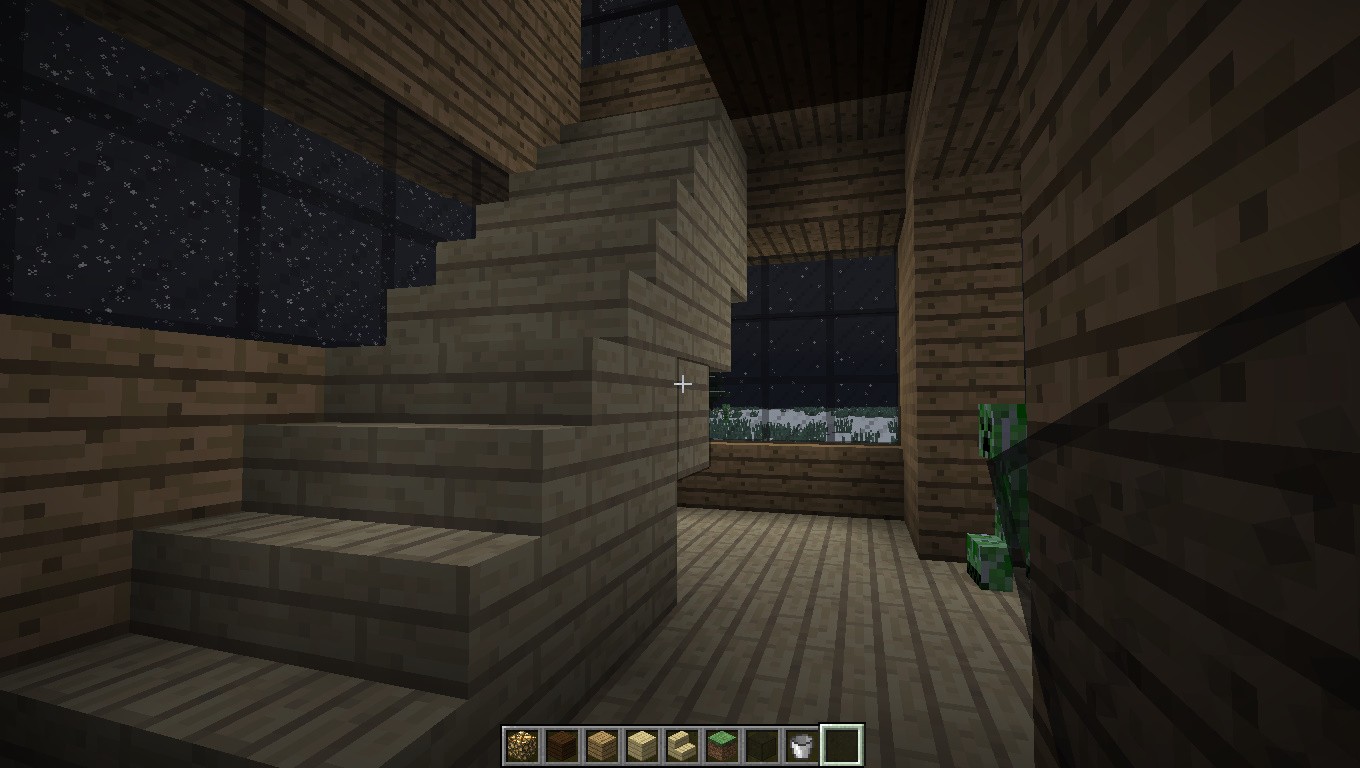The image size is (1360, 768).
Task: Choose the wooden stairs hotbar slot
Action: [x=681, y=745]
